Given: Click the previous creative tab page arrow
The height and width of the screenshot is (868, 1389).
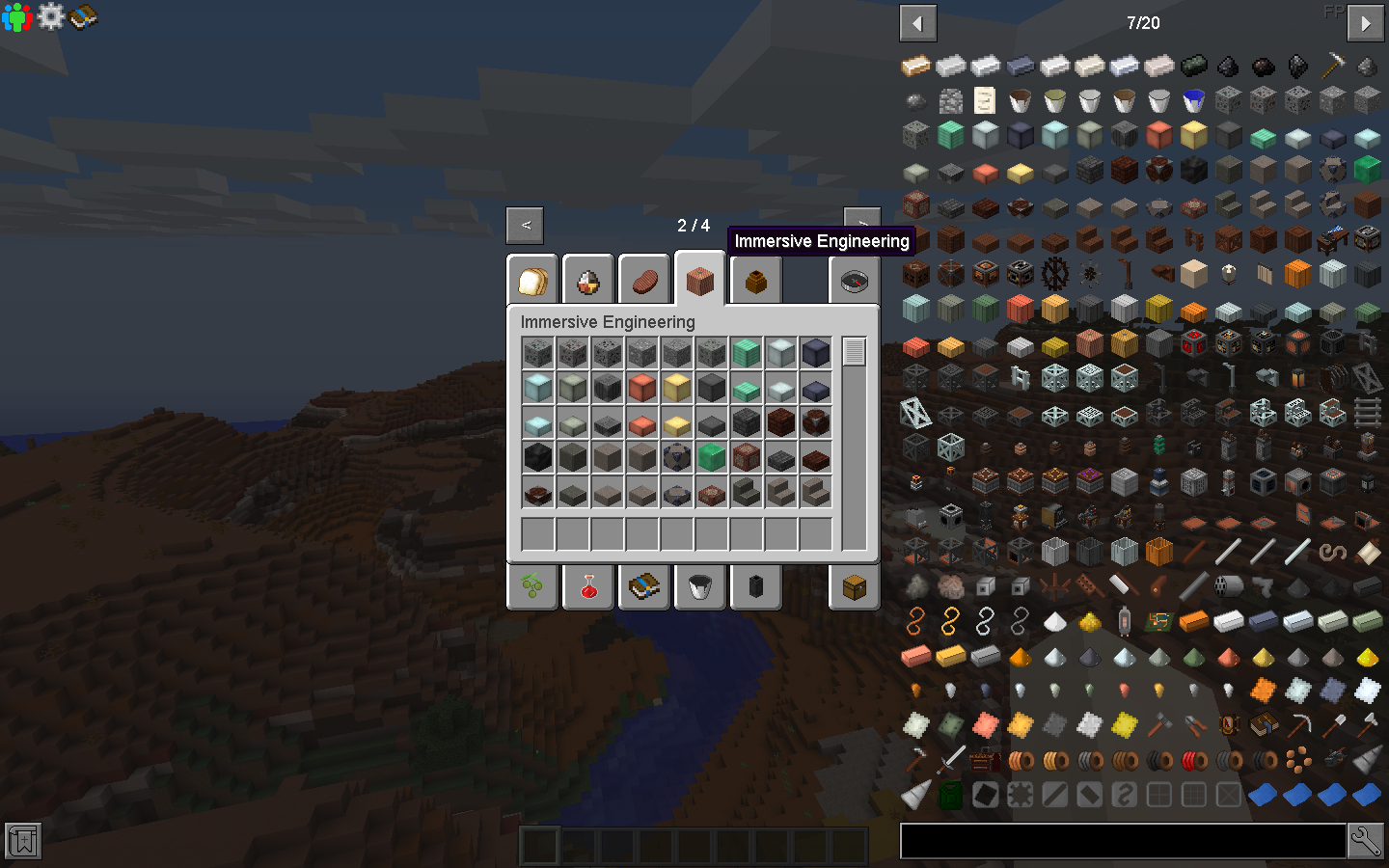Looking at the screenshot, I should pyautogui.click(x=524, y=225).
